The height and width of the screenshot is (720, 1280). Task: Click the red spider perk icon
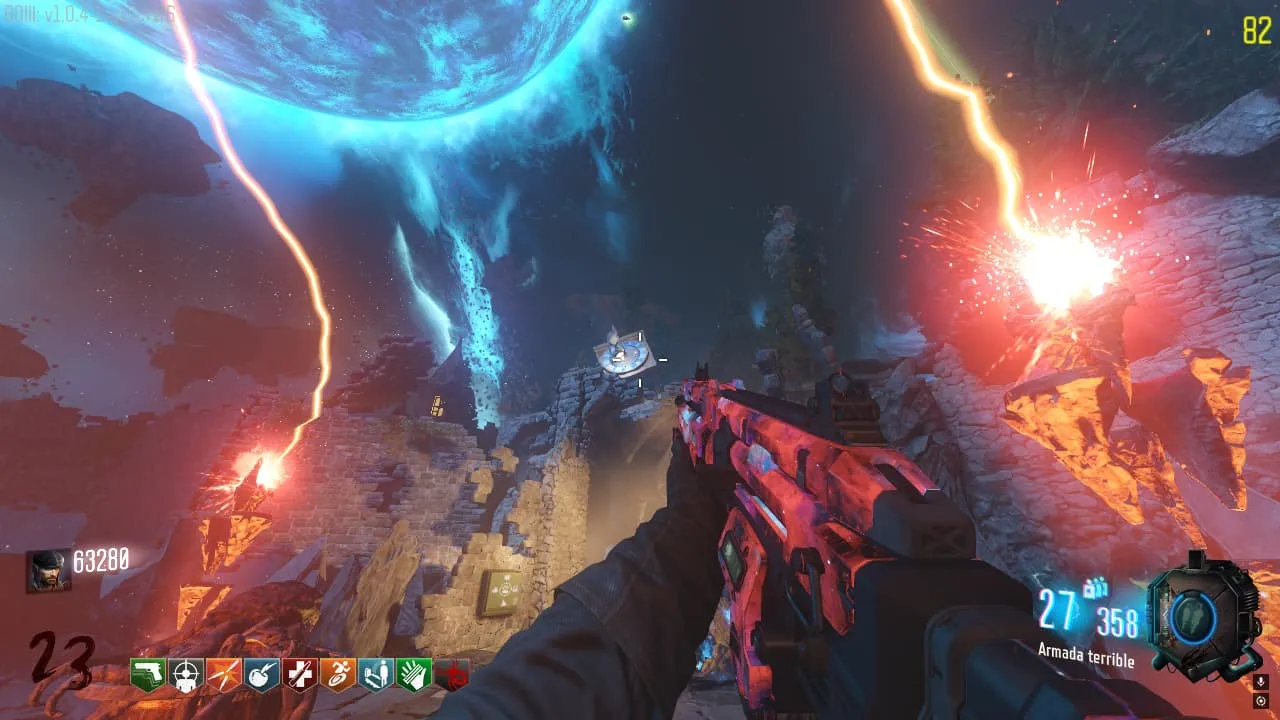452,674
